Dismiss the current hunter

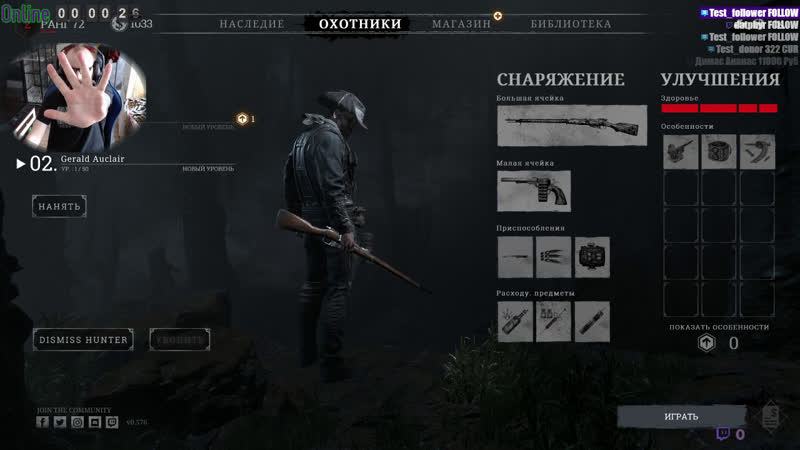pos(83,340)
